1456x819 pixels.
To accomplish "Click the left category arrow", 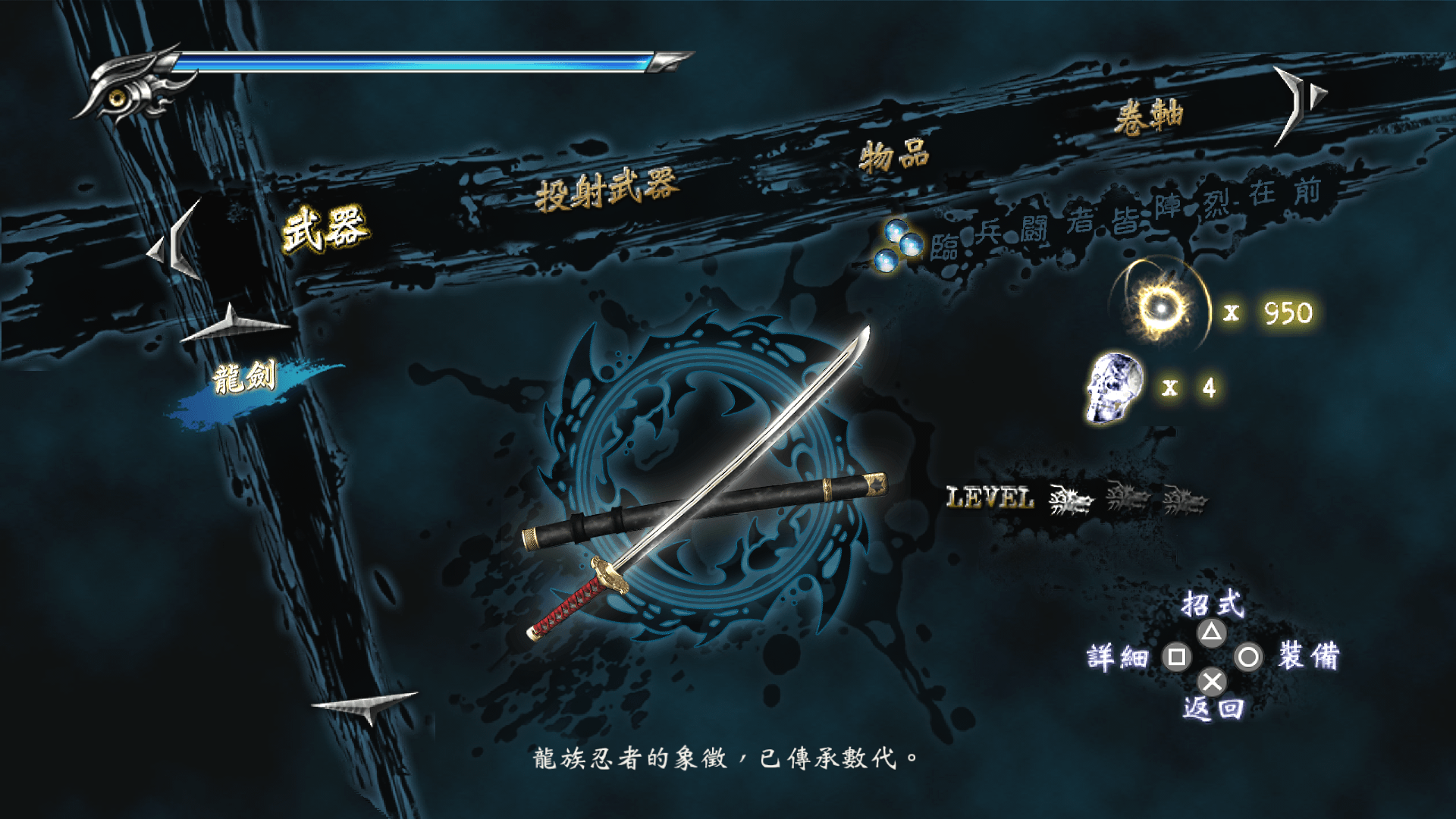I will (x=177, y=243).
